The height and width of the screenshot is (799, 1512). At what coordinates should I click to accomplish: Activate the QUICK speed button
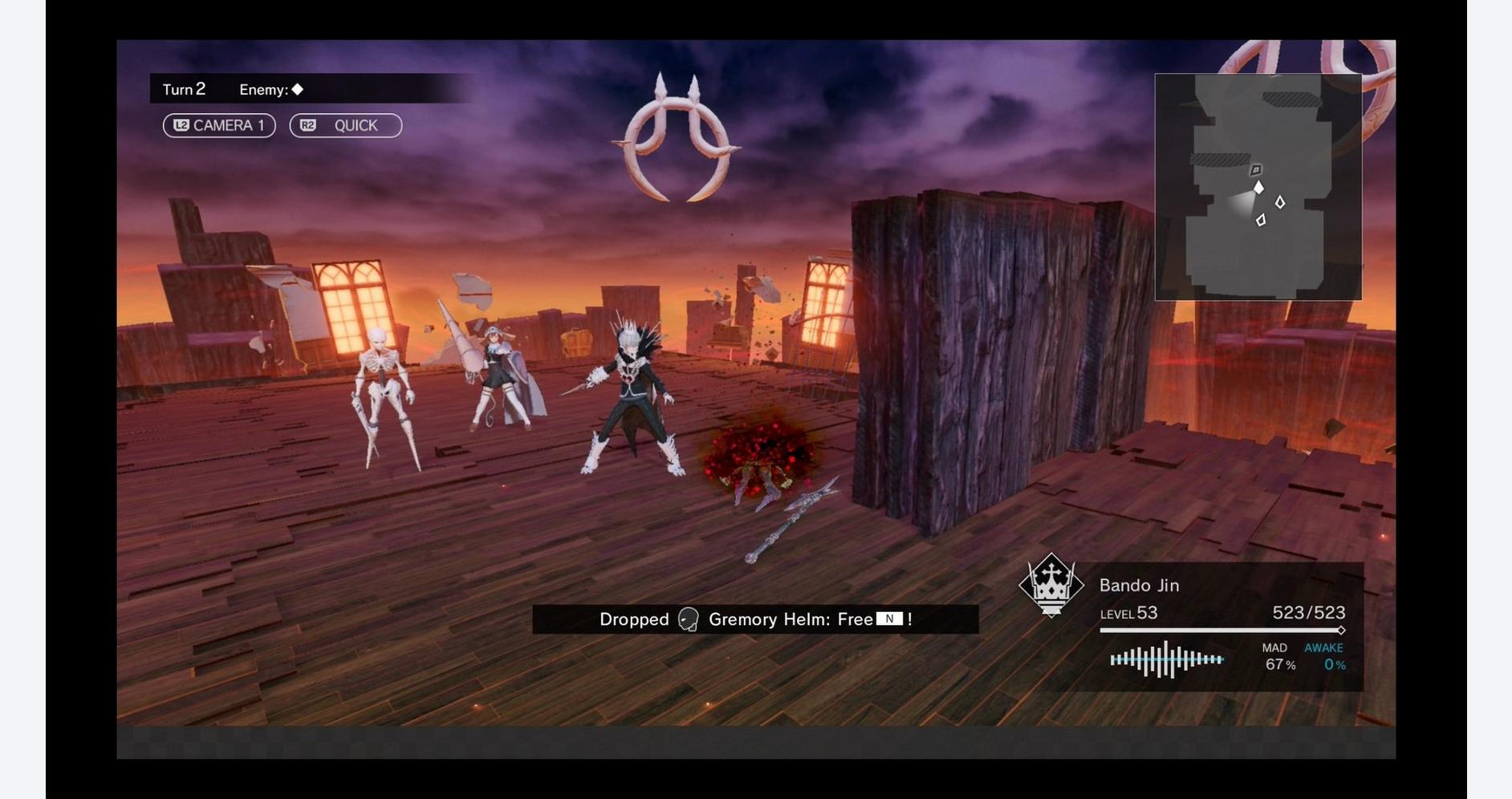click(x=345, y=126)
